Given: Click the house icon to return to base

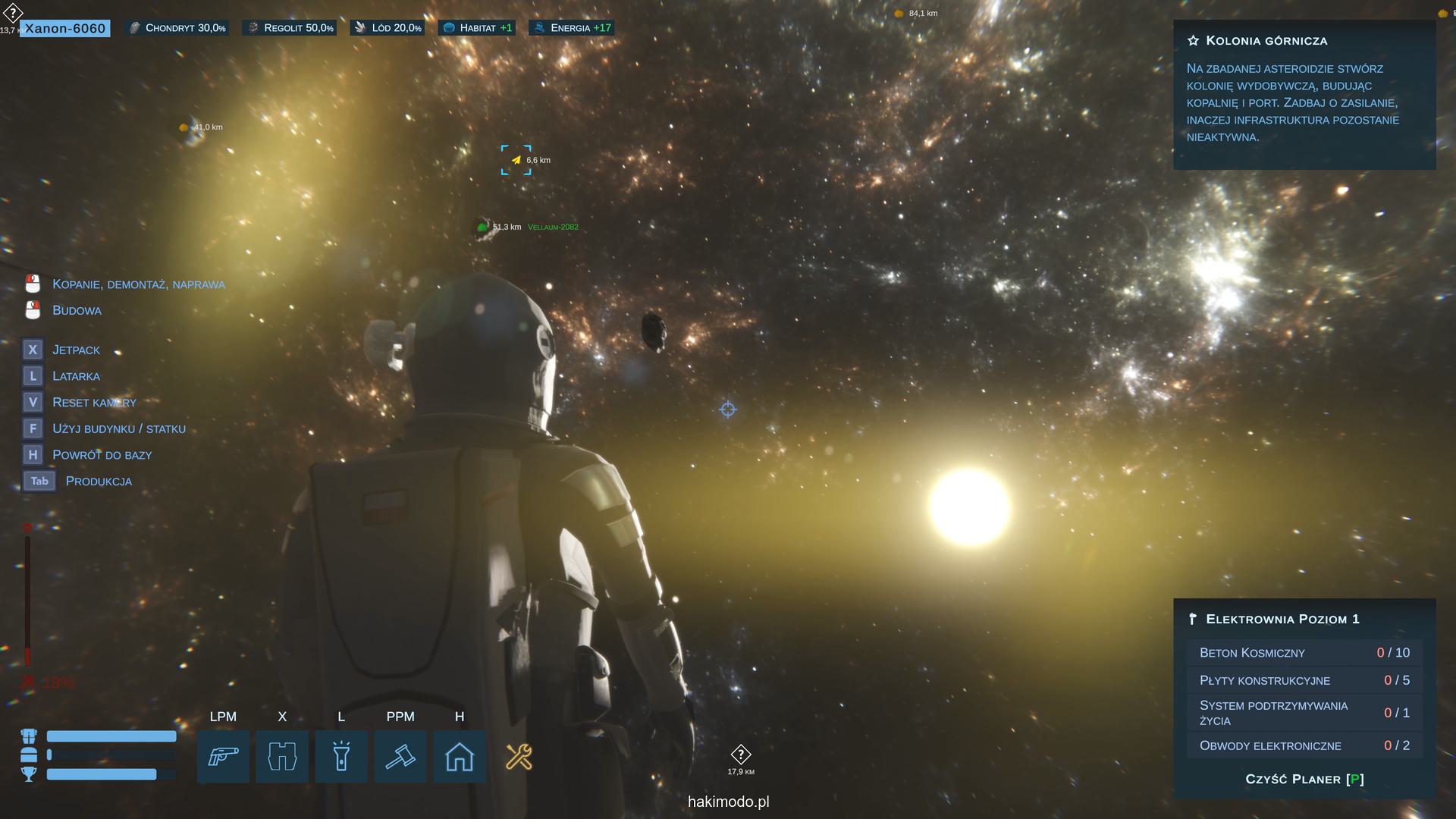Looking at the screenshot, I should (460, 756).
